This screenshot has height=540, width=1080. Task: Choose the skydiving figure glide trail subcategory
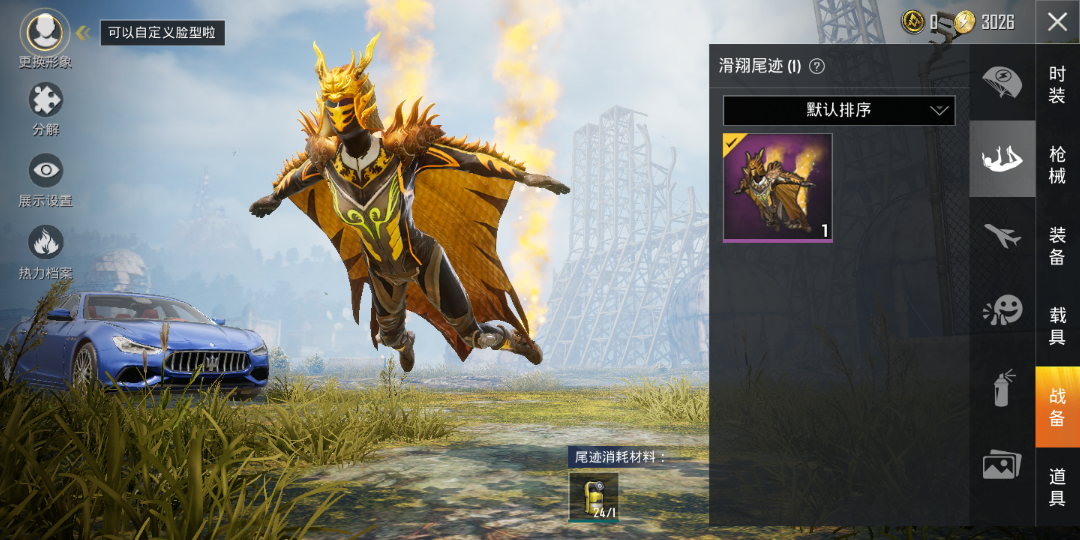click(x=1002, y=159)
